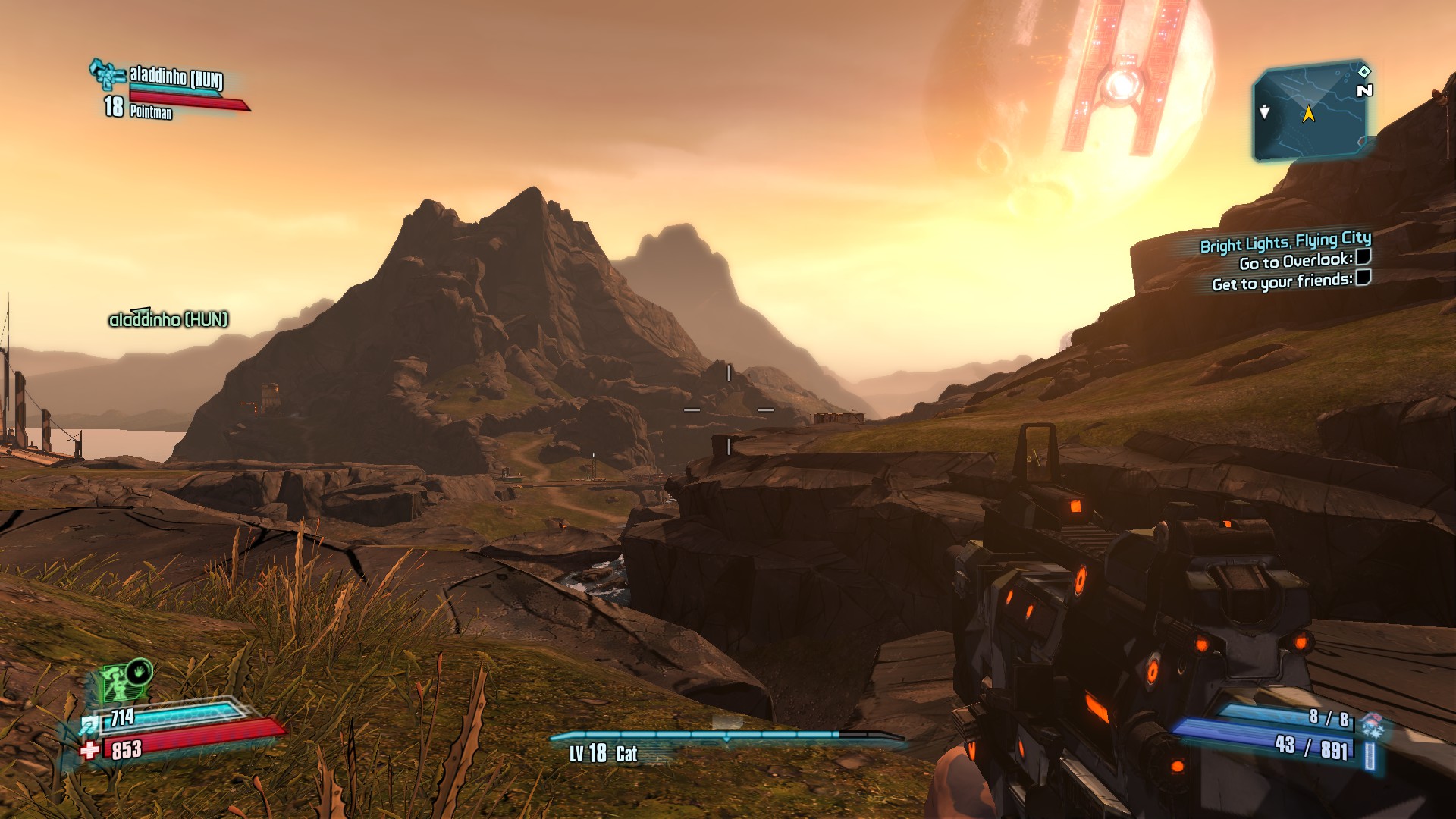Click the white waypoint marker on minimap
This screenshot has height=819, width=1456.
(1264, 111)
